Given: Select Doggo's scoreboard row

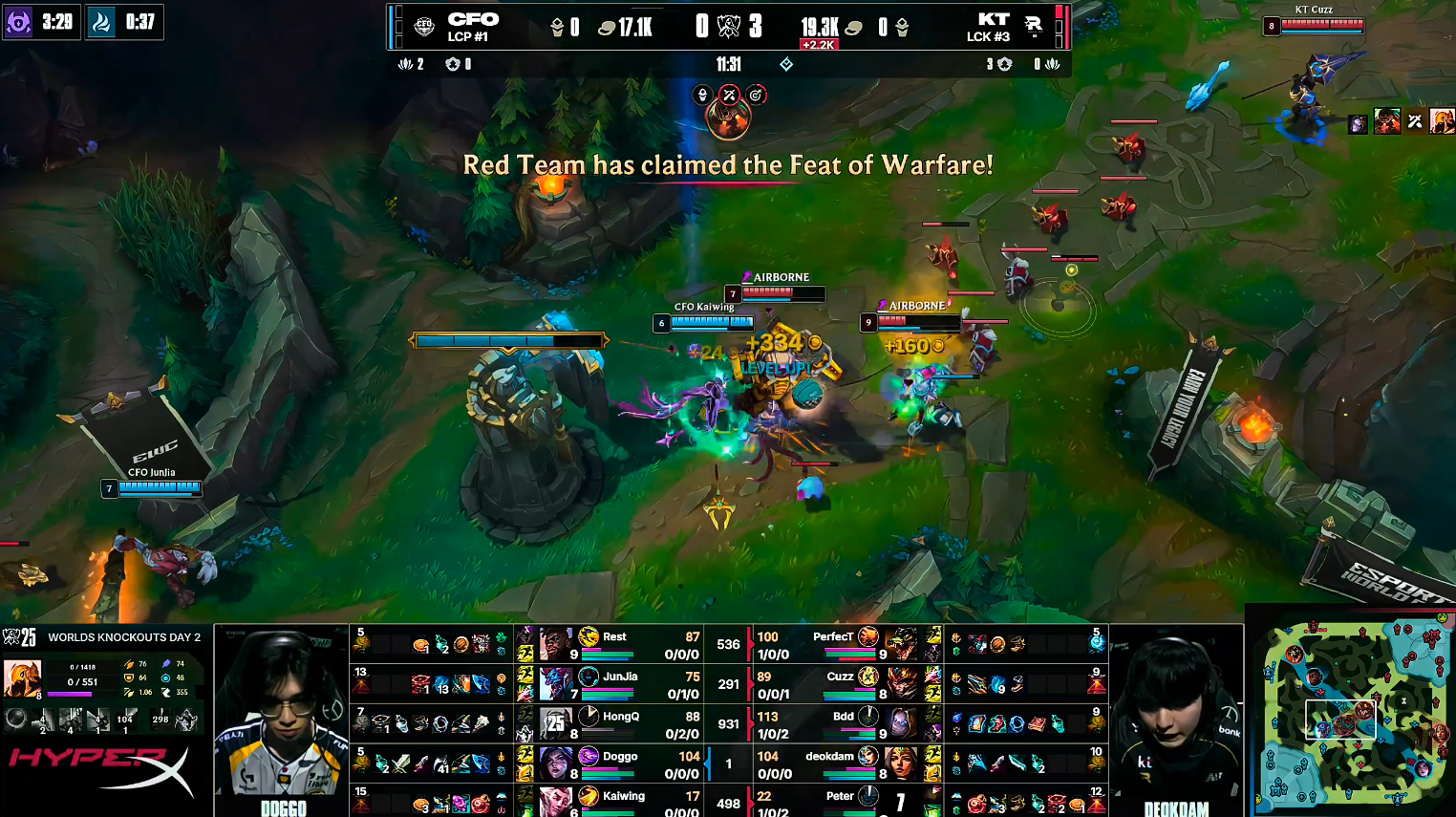Looking at the screenshot, I should [619, 763].
